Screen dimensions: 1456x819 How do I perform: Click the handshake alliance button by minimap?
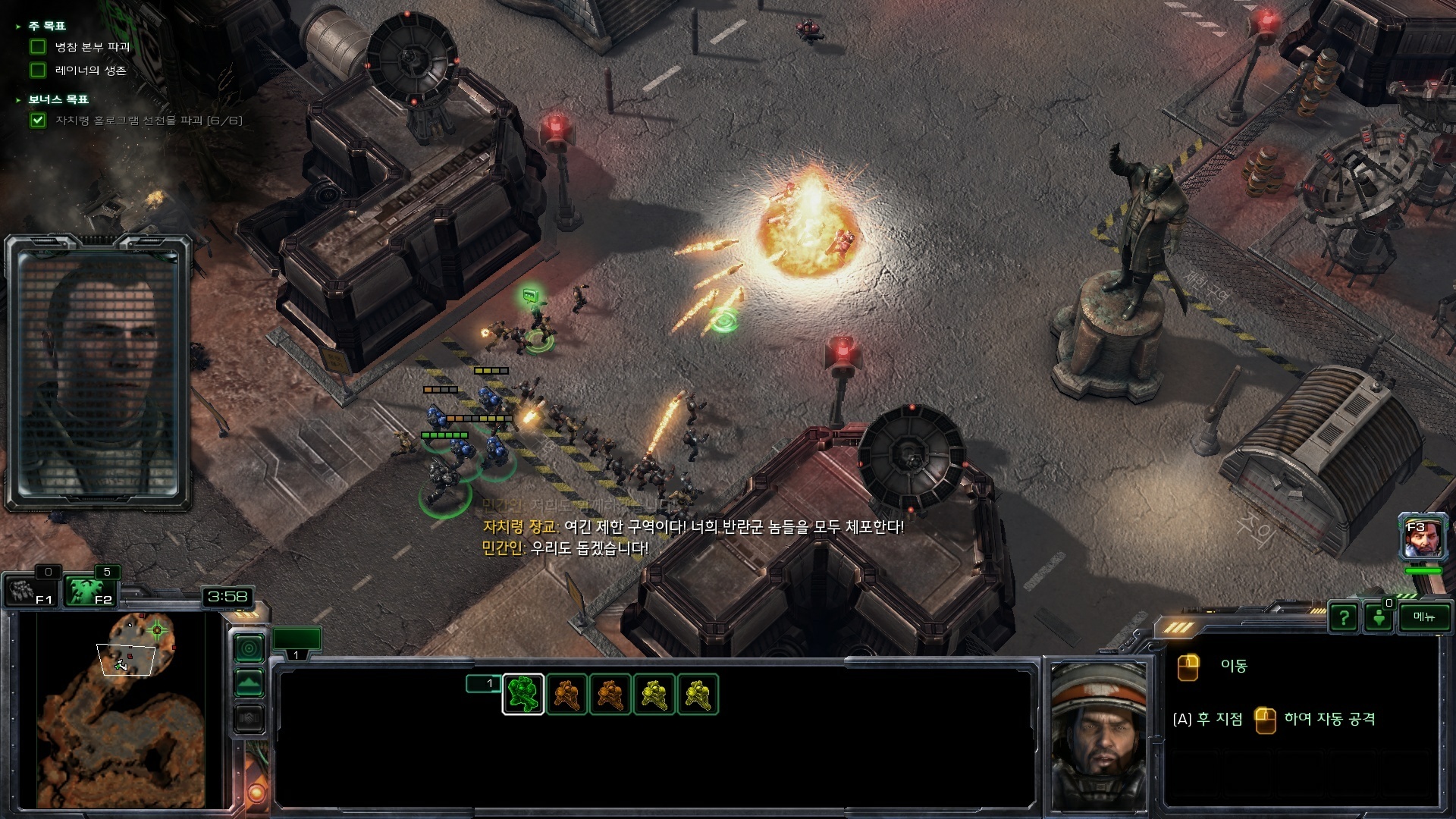click(249, 717)
